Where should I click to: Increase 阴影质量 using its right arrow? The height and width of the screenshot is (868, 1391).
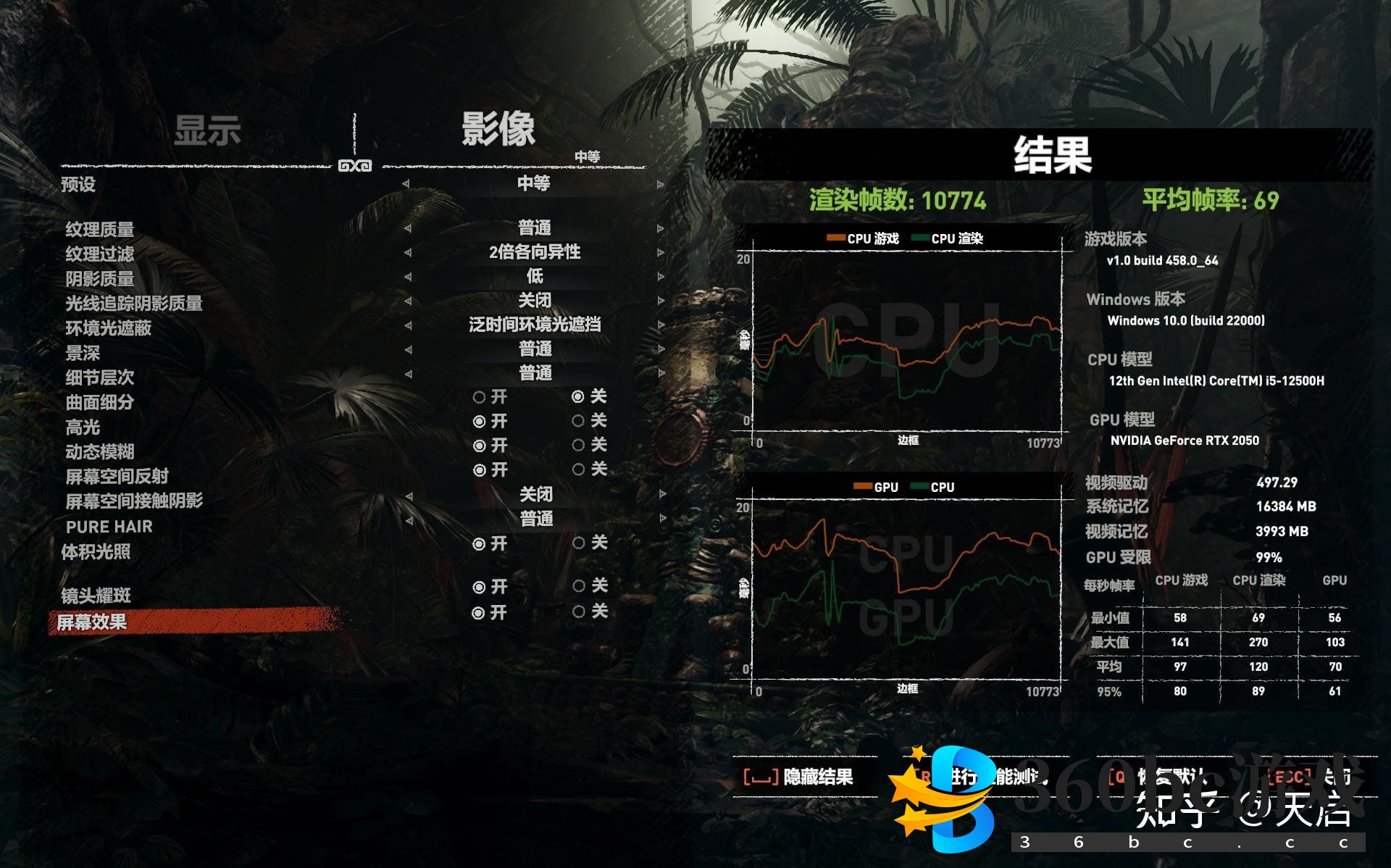[660, 277]
